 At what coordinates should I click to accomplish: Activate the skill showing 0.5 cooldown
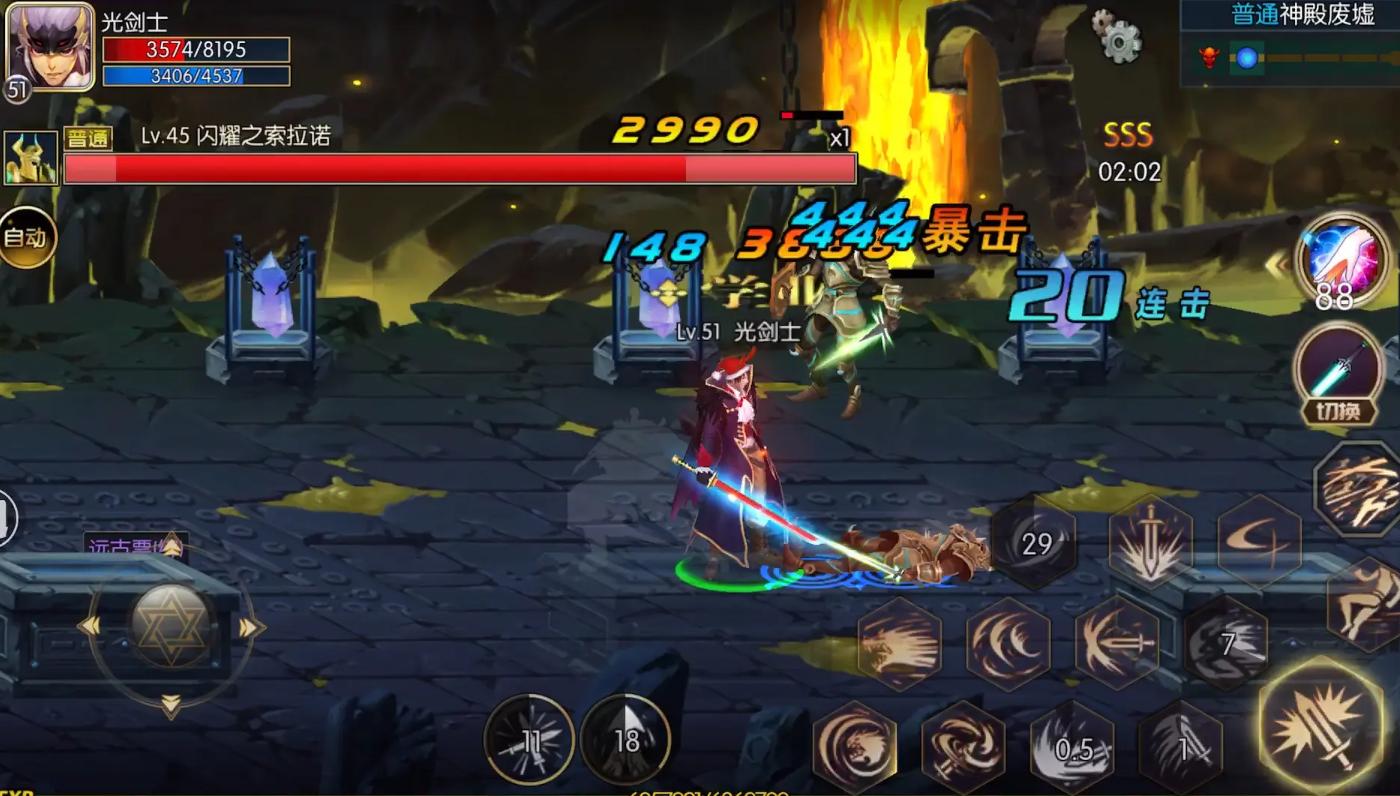(1072, 749)
